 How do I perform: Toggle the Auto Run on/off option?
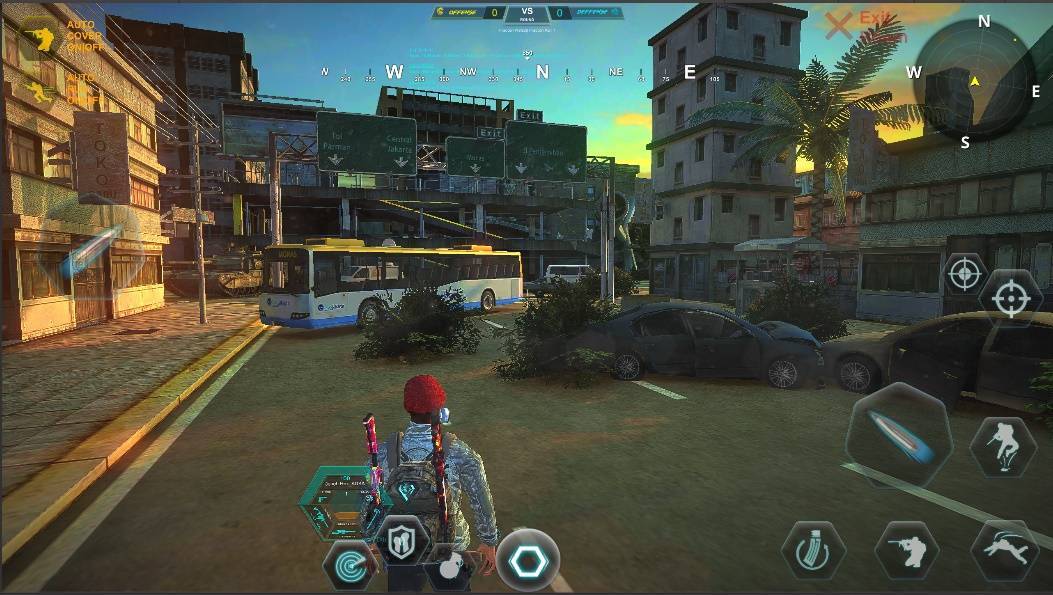(x=40, y=92)
